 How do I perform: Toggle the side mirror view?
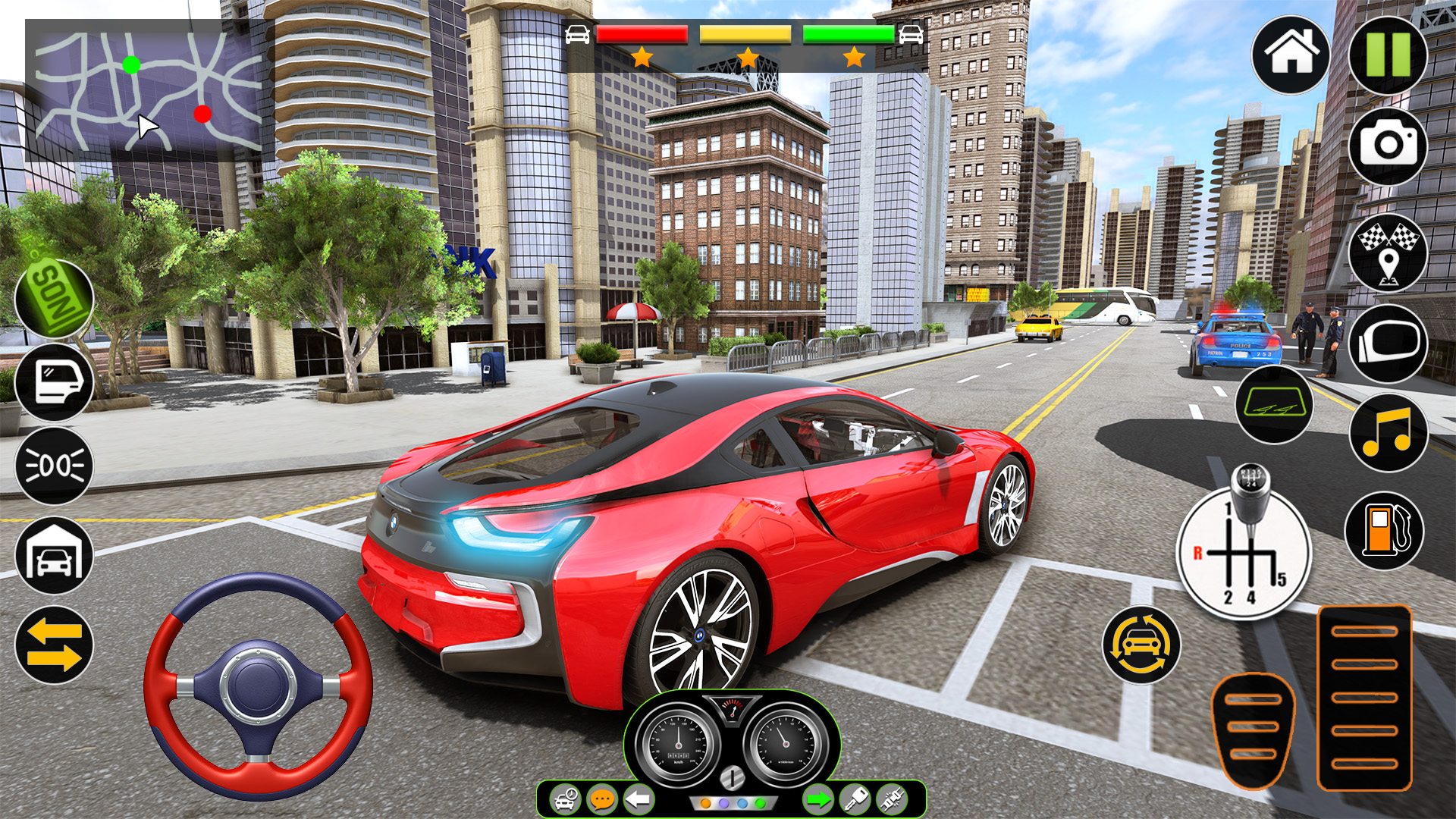pyautogui.click(x=1388, y=344)
